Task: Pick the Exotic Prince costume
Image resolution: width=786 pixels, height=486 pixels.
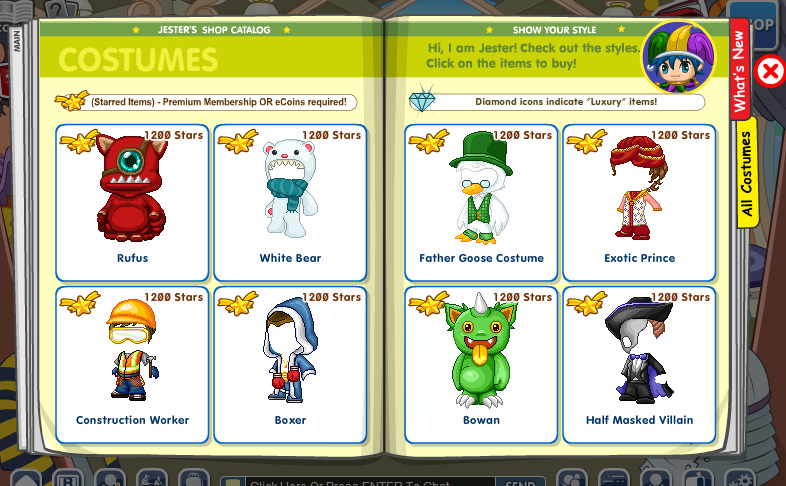Action: 639,202
